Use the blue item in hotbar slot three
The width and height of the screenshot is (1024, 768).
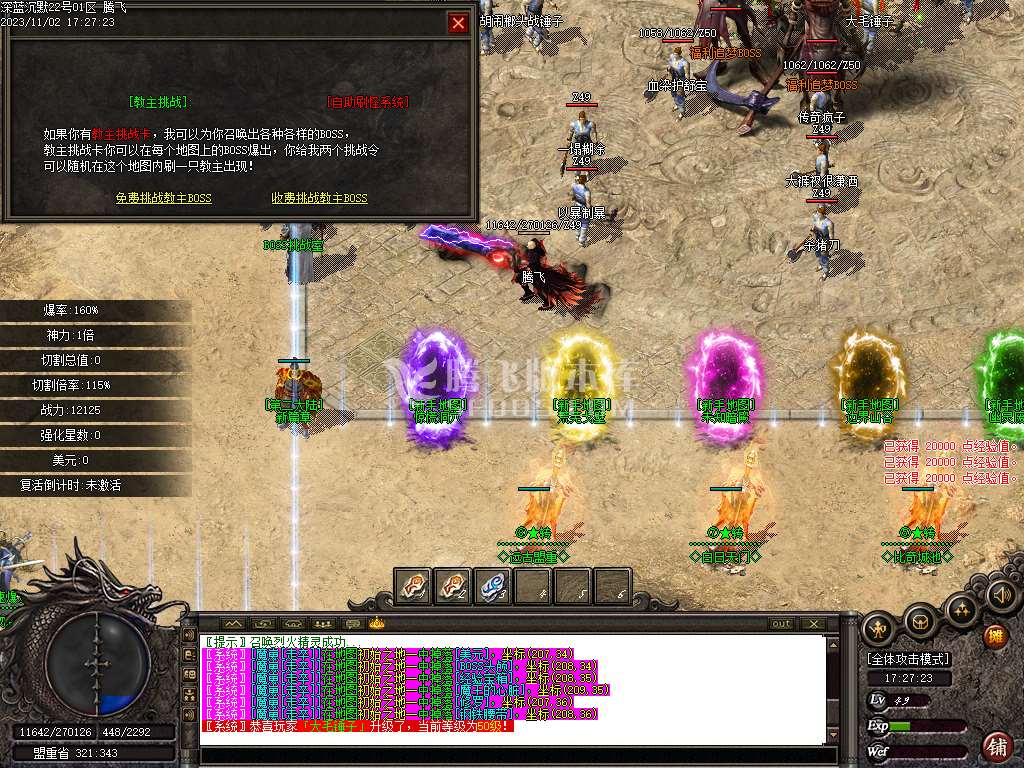point(493,586)
